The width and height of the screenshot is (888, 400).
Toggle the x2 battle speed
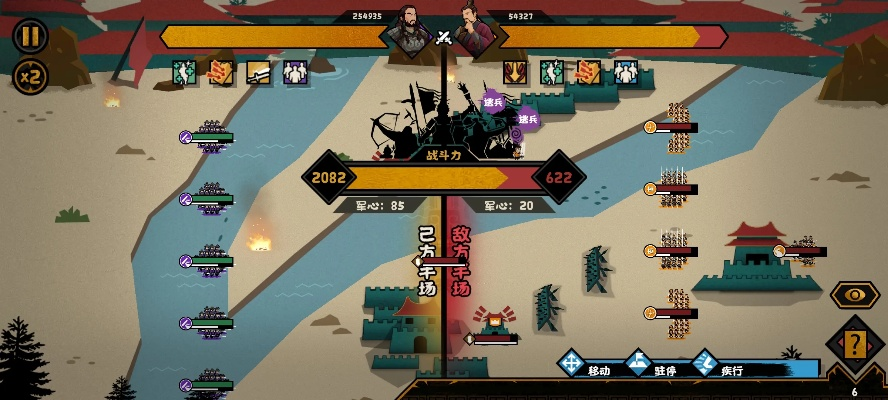(x=30, y=76)
